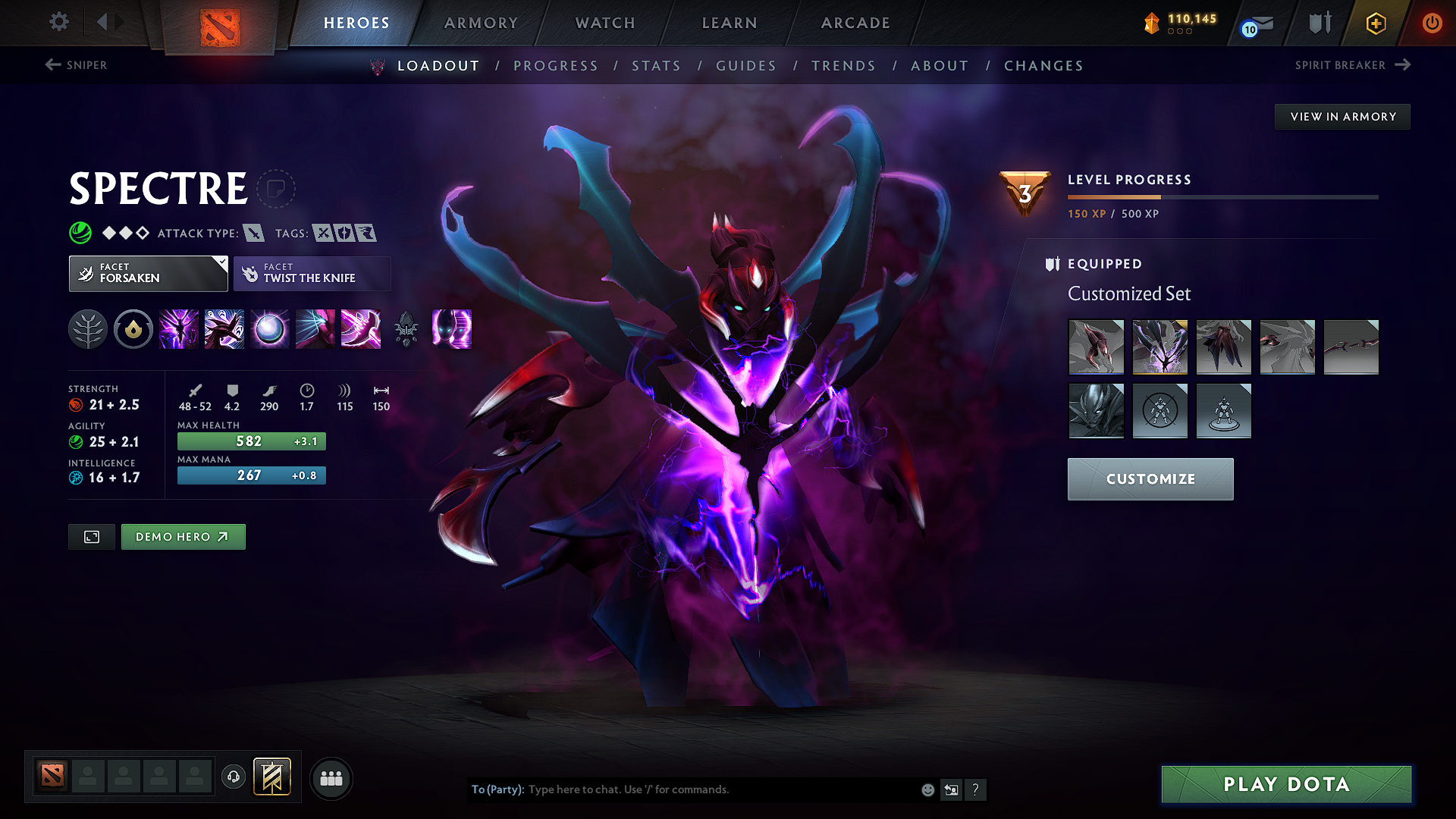Click the CUSTOMIZE button

(1150, 479)
